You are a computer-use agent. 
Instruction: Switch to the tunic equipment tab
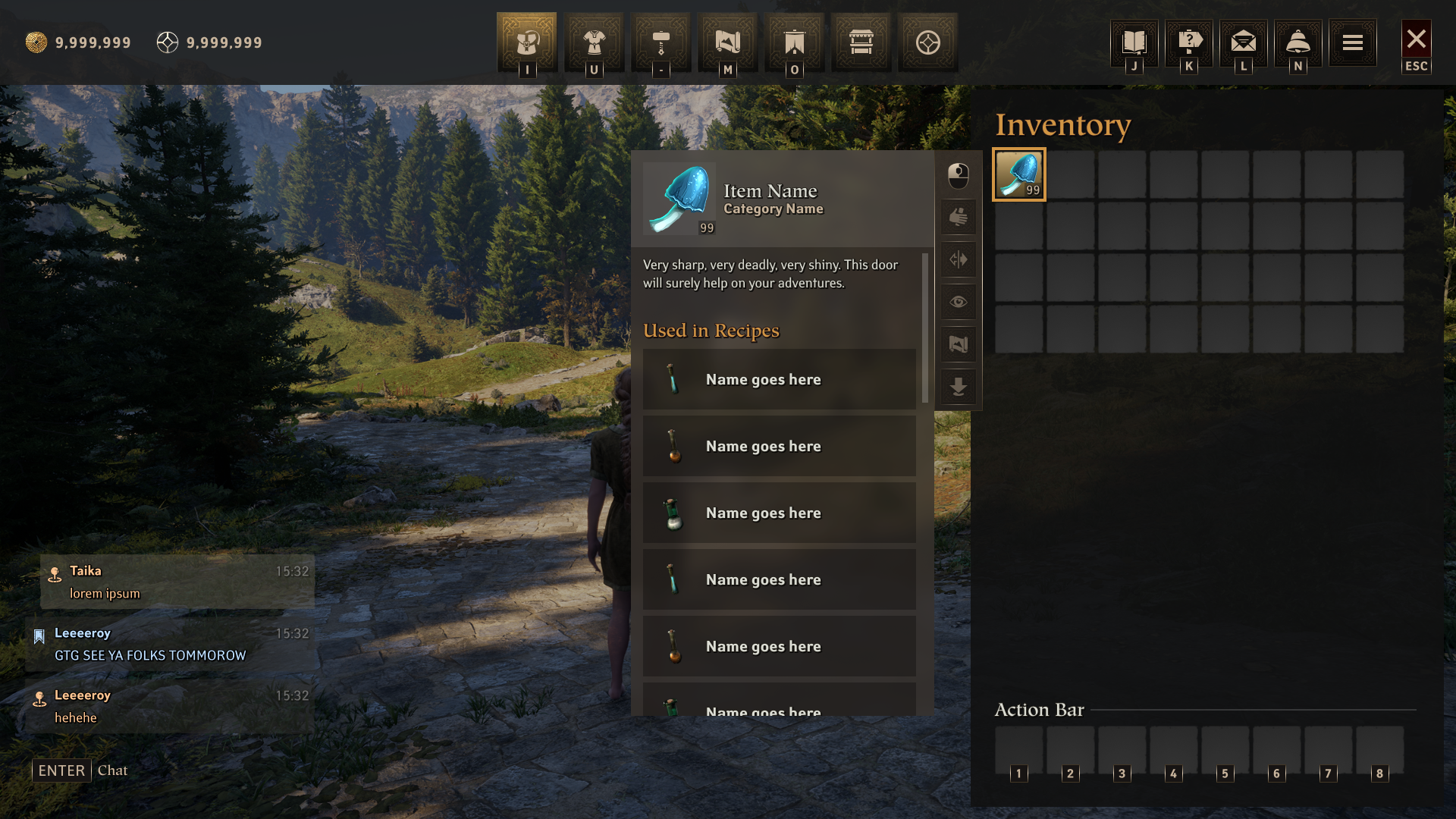[594, 42]
